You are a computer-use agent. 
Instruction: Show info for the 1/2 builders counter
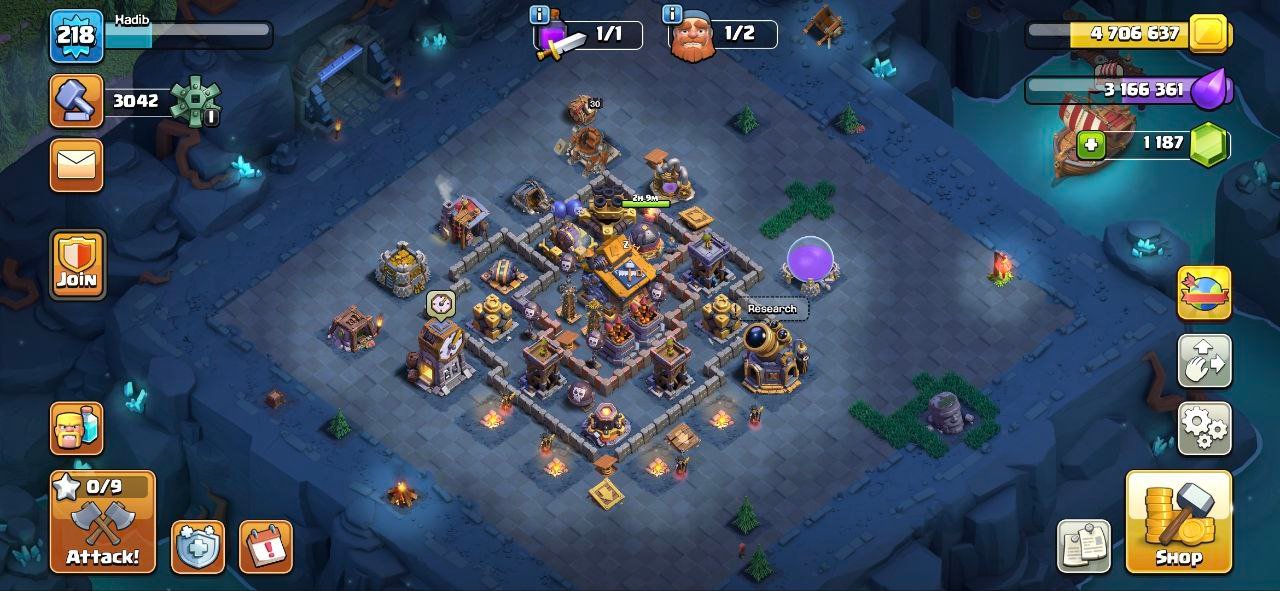tap(672, 14)
